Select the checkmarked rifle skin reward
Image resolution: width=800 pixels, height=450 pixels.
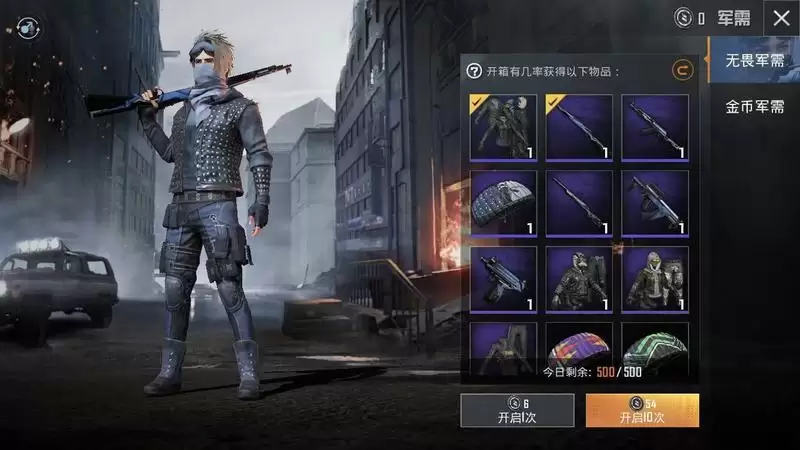(x=579, y=127)
